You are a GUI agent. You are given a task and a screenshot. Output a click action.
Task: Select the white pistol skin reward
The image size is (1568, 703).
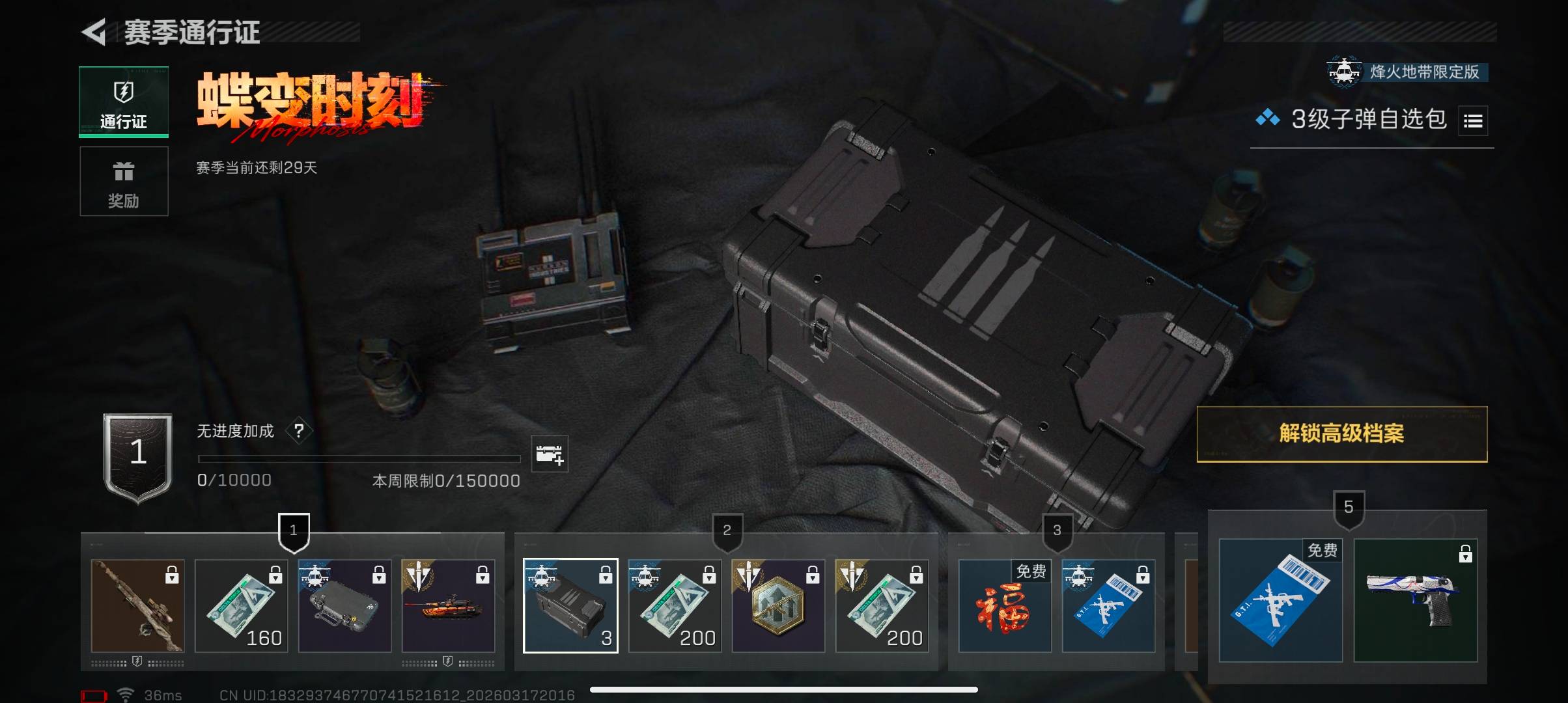pyautogui.click(x=1416, y=600)
